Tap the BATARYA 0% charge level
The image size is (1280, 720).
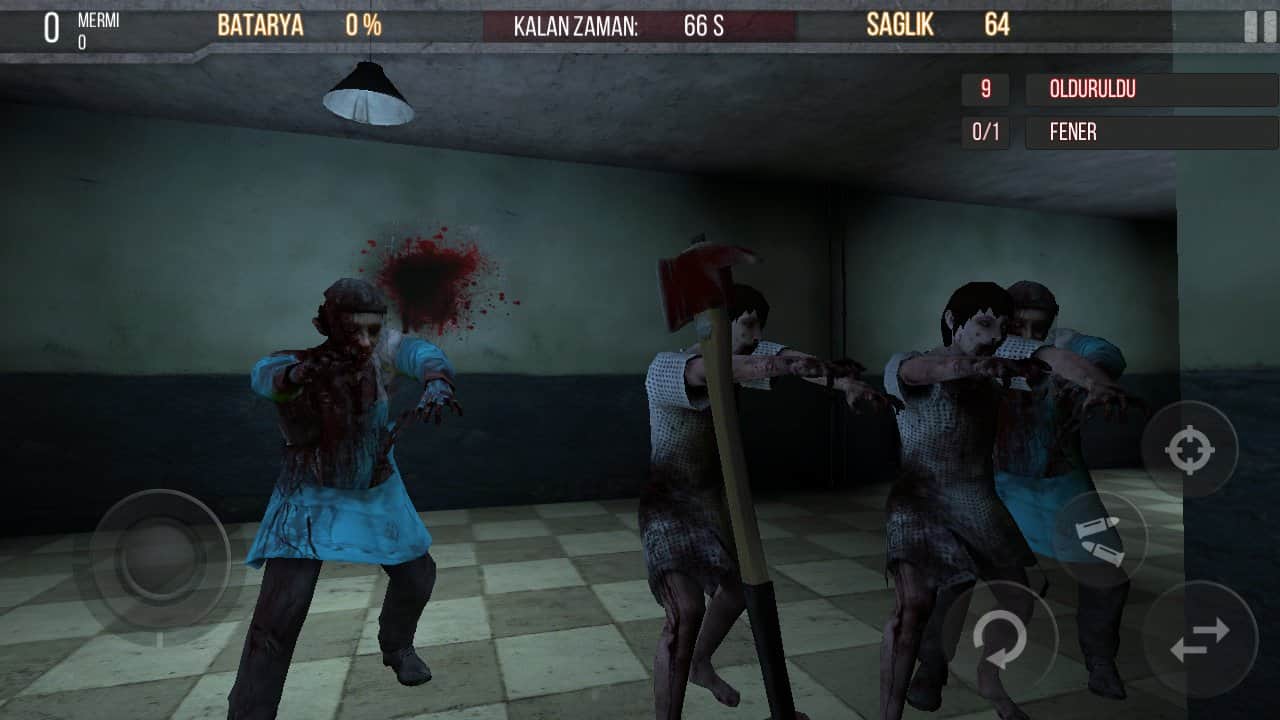click(x=365, y=25)
